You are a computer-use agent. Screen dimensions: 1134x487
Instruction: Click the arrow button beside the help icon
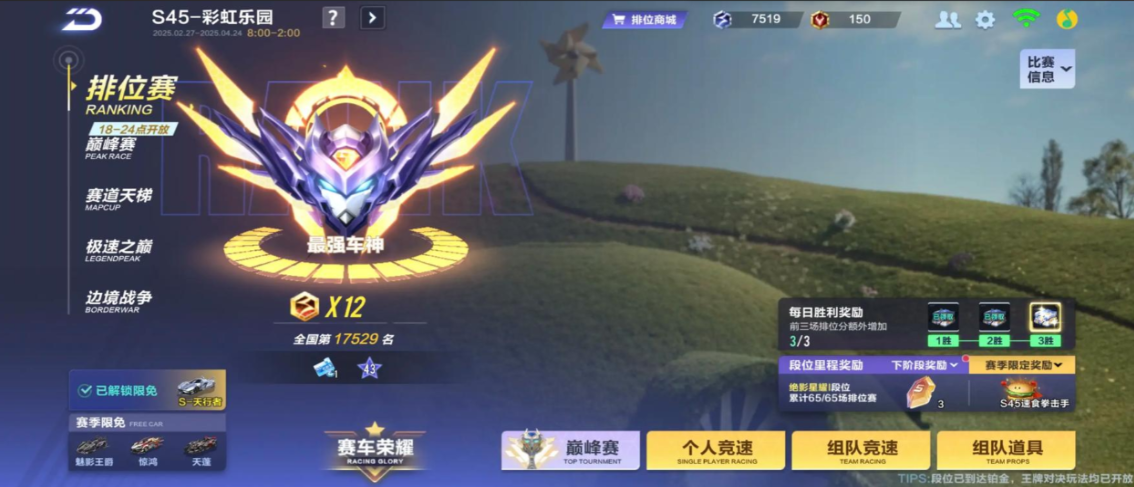pyautogui.click(x=372, y=17)
